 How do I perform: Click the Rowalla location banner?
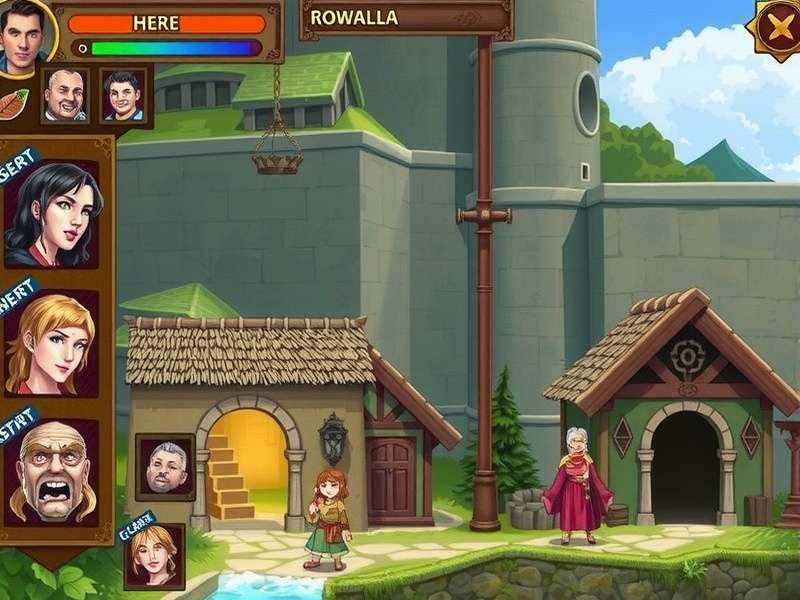coord(405,18)
